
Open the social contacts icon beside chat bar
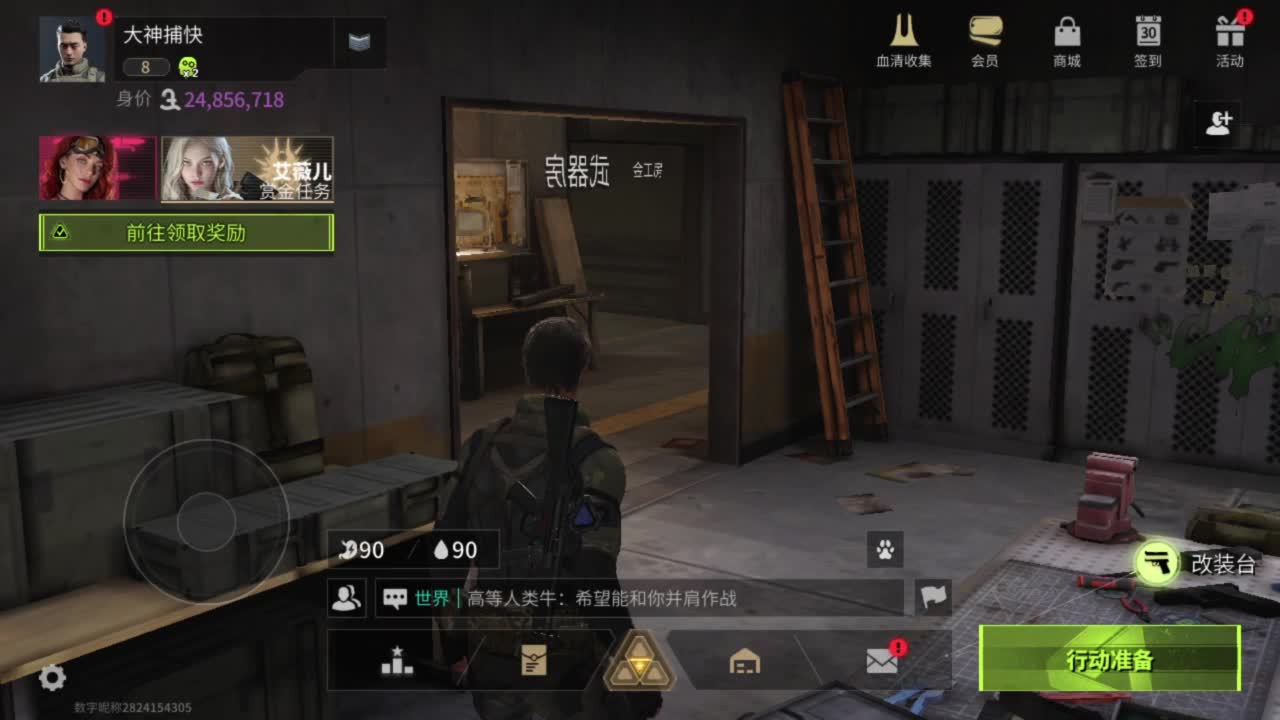pos(345,598)
